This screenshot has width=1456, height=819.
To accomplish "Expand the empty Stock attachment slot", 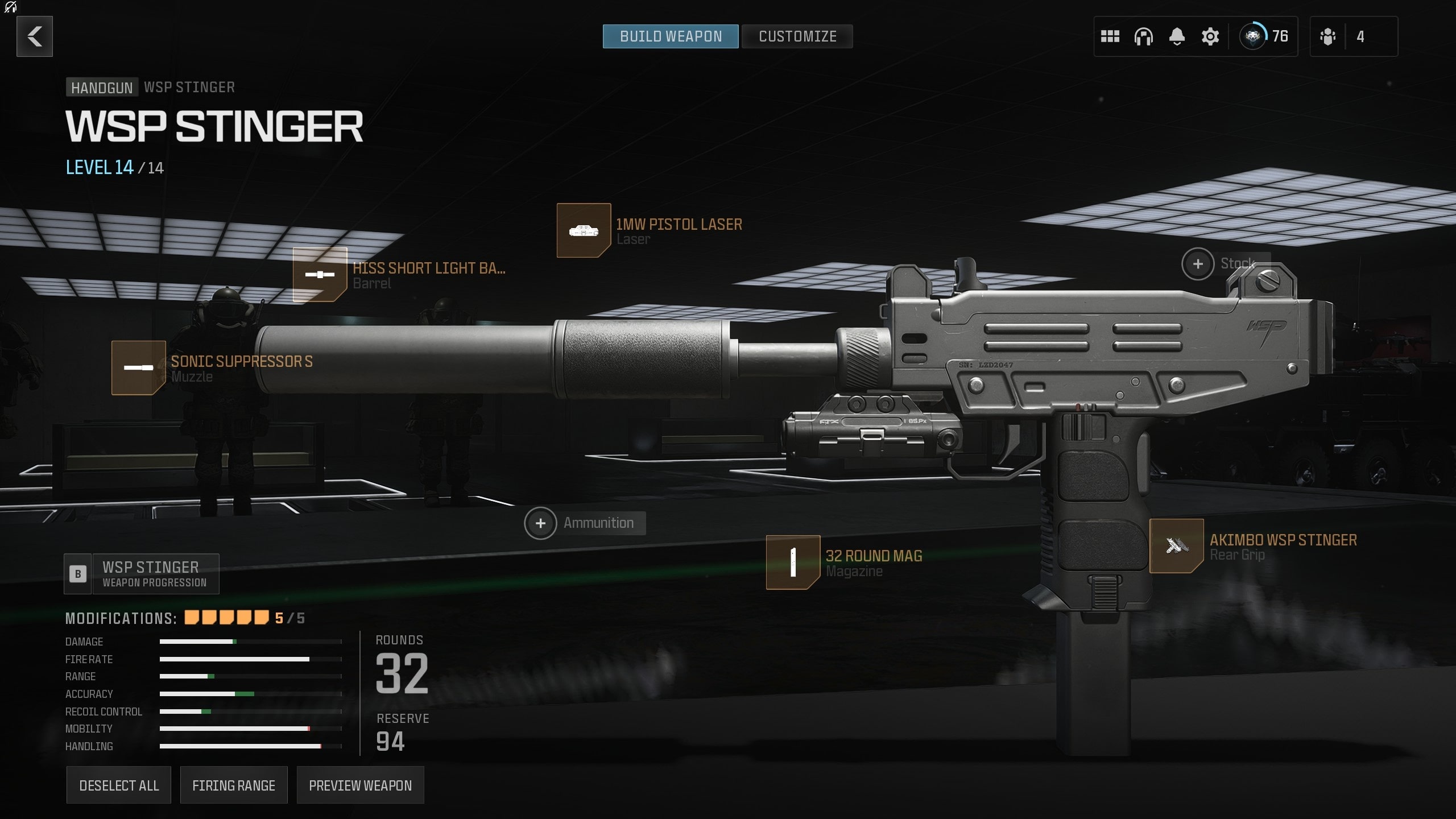I will click(1197, 263).
